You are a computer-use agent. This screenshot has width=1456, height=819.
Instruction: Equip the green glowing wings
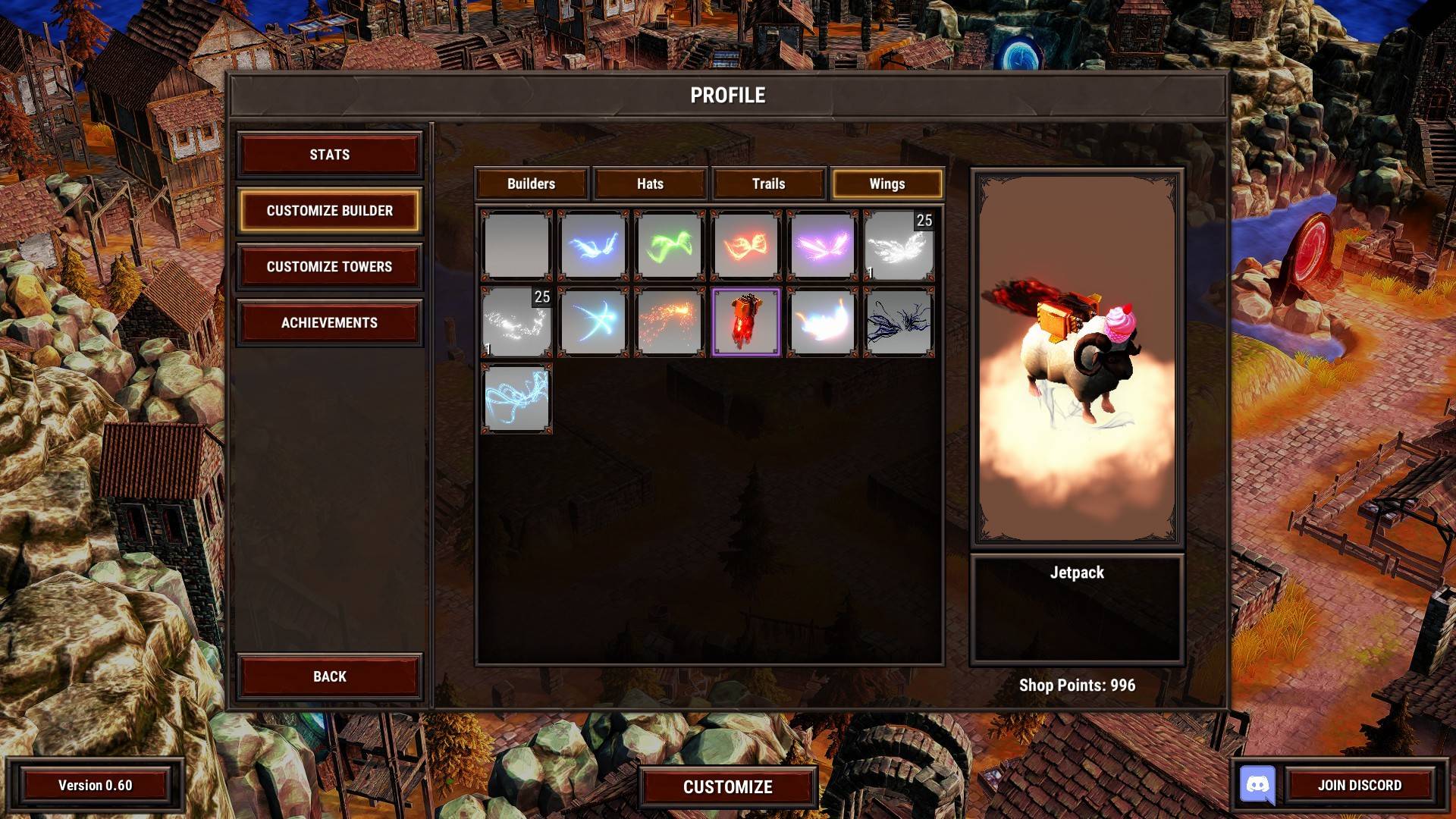[x=670, y=246]
